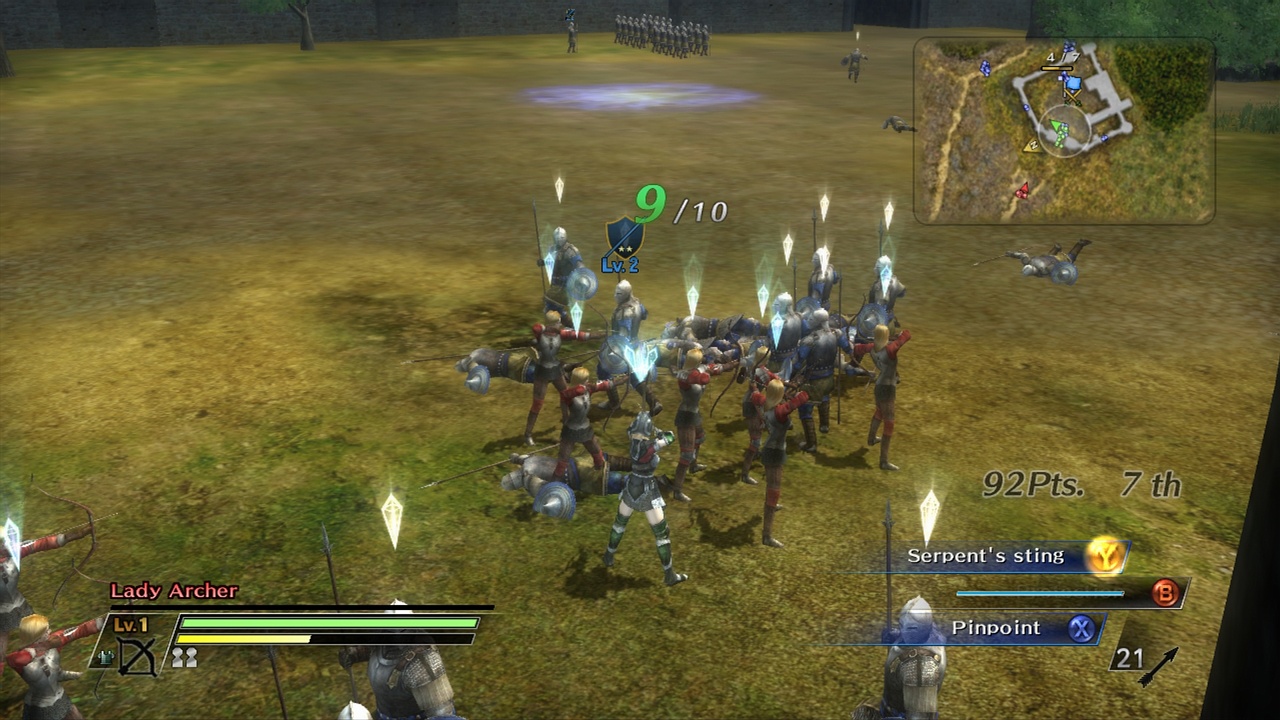The height and width of the screenshot is (720, 1280).
Task: Select the green player arrow on the minimap
Action: [1056, 126]
